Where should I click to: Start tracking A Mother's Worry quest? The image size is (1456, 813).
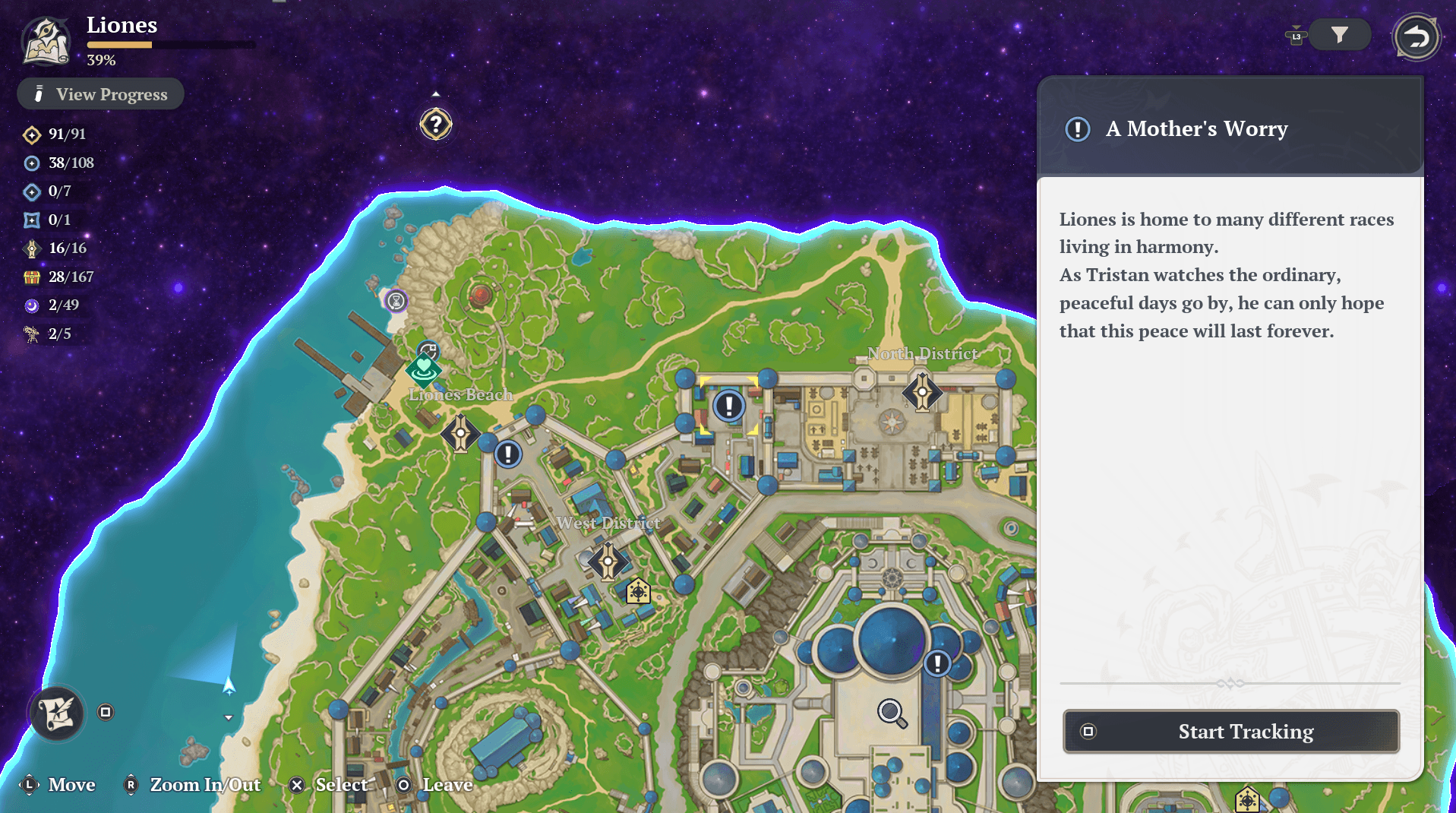tap(1230, 731)
